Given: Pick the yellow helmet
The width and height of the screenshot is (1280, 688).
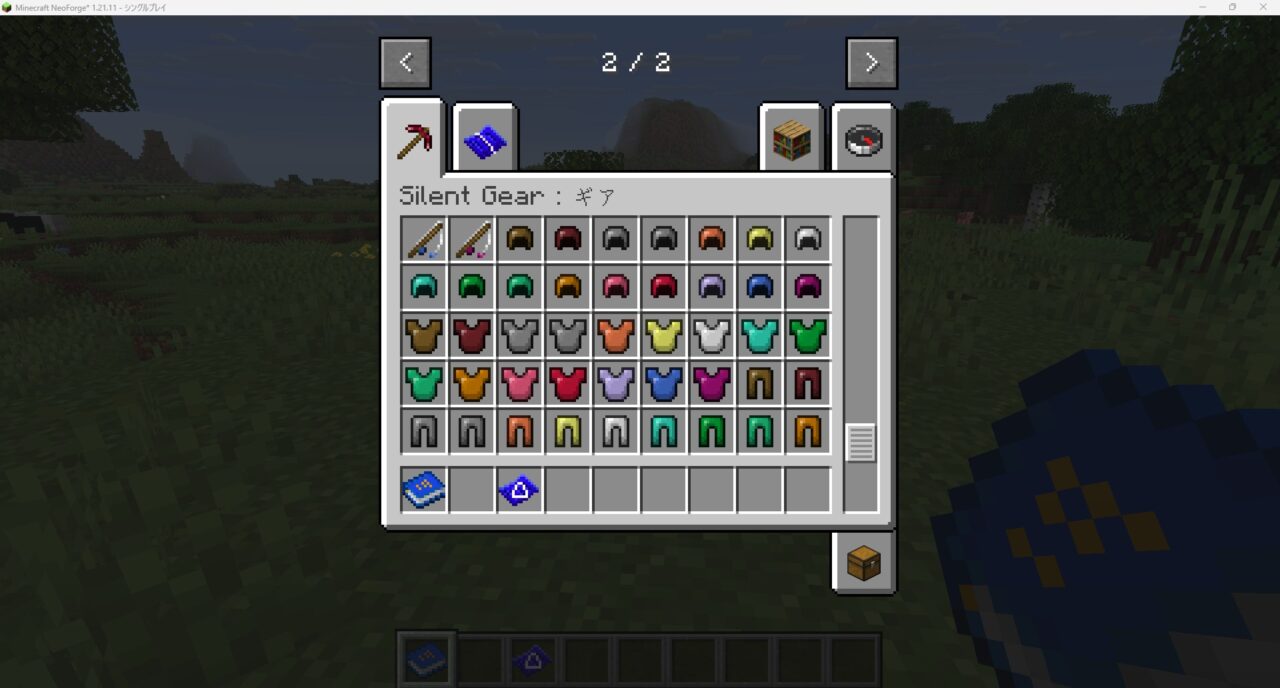Looking at the screenshot, I should (x=759, y=239).
